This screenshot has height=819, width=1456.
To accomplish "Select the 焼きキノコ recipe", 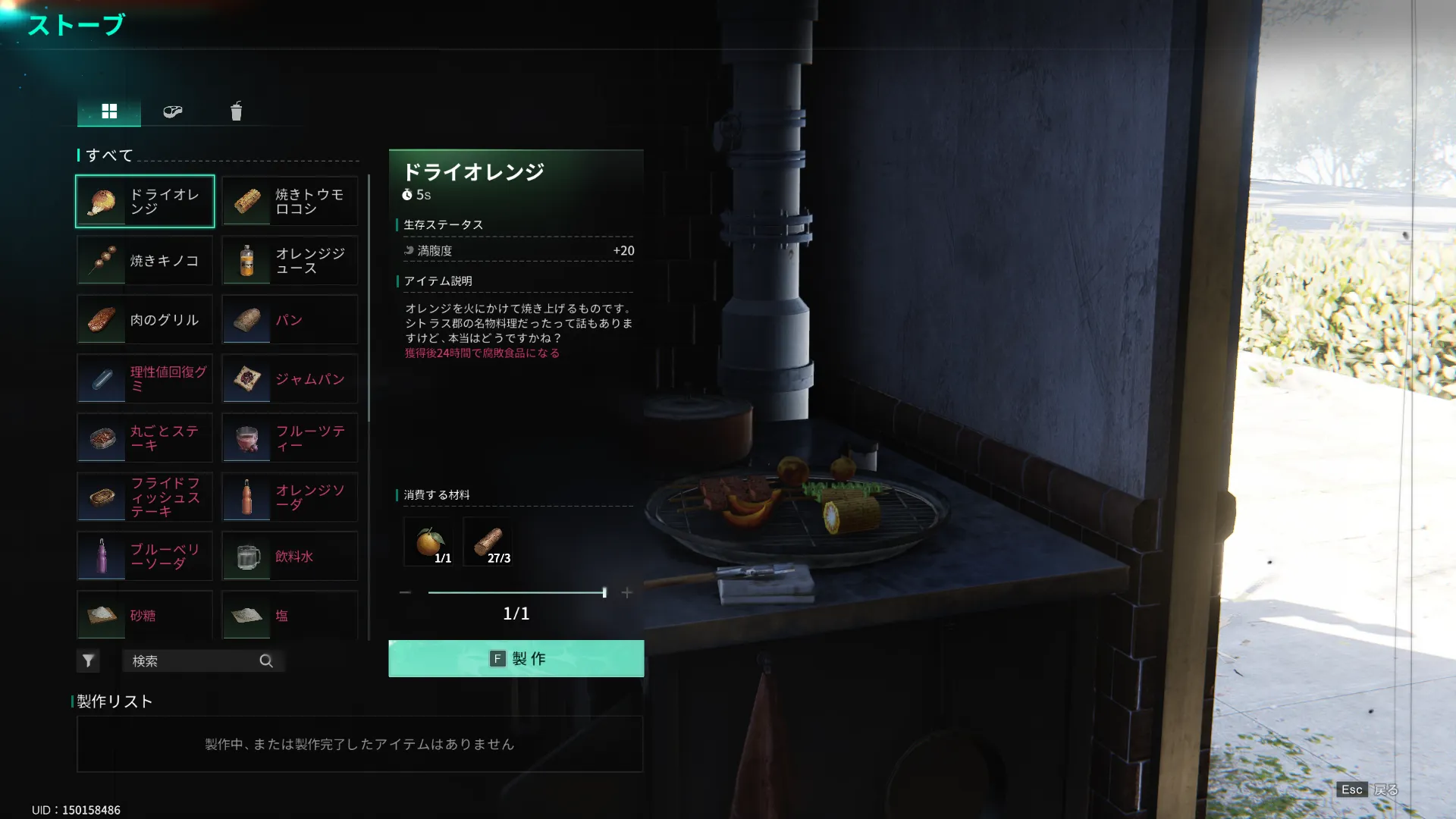I will (145, 261).
